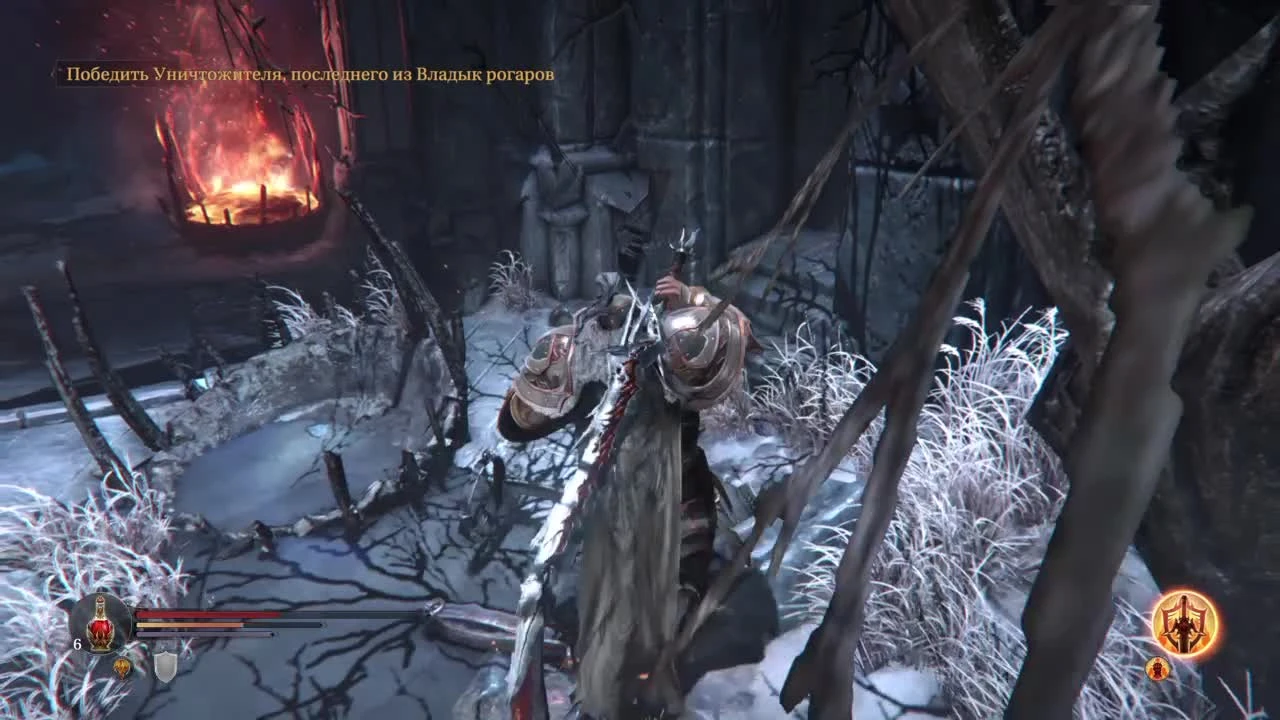Click the potion charge counter showing 6
The width and height of the screenshot is (1280, 720).
point(78,643)
